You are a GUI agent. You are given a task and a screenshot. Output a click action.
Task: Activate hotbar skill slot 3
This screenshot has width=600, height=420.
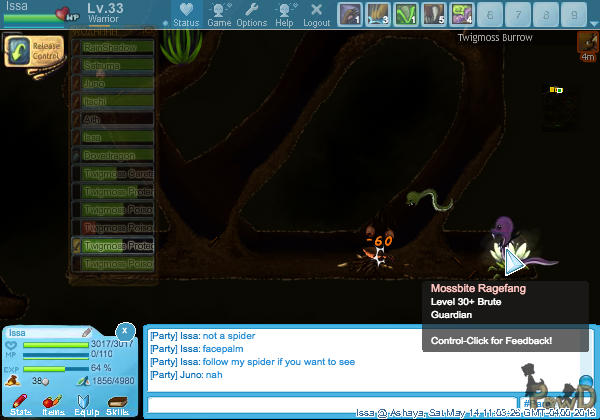coord(377,15)
